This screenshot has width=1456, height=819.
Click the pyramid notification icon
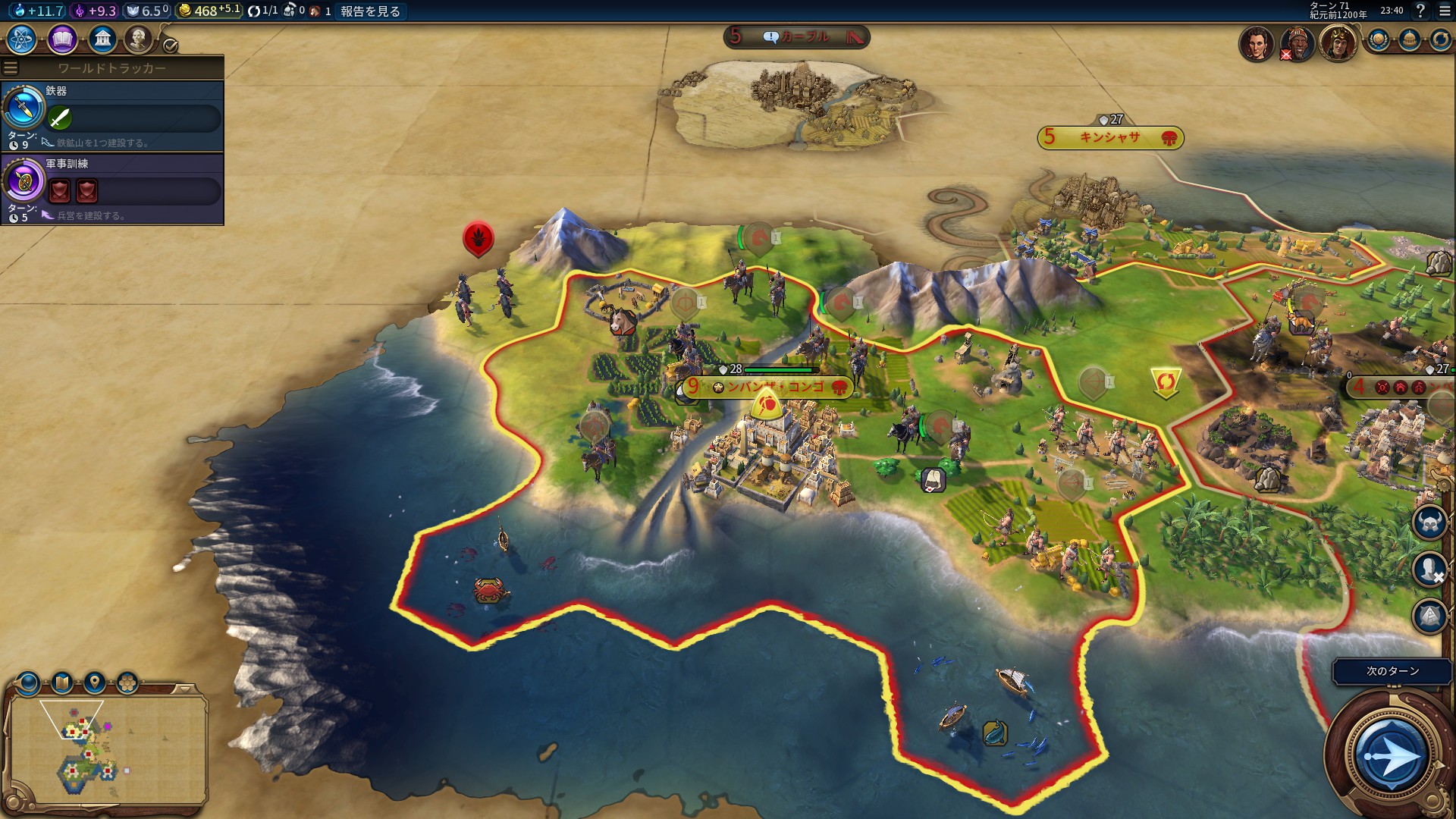[x=1430, y=616]
